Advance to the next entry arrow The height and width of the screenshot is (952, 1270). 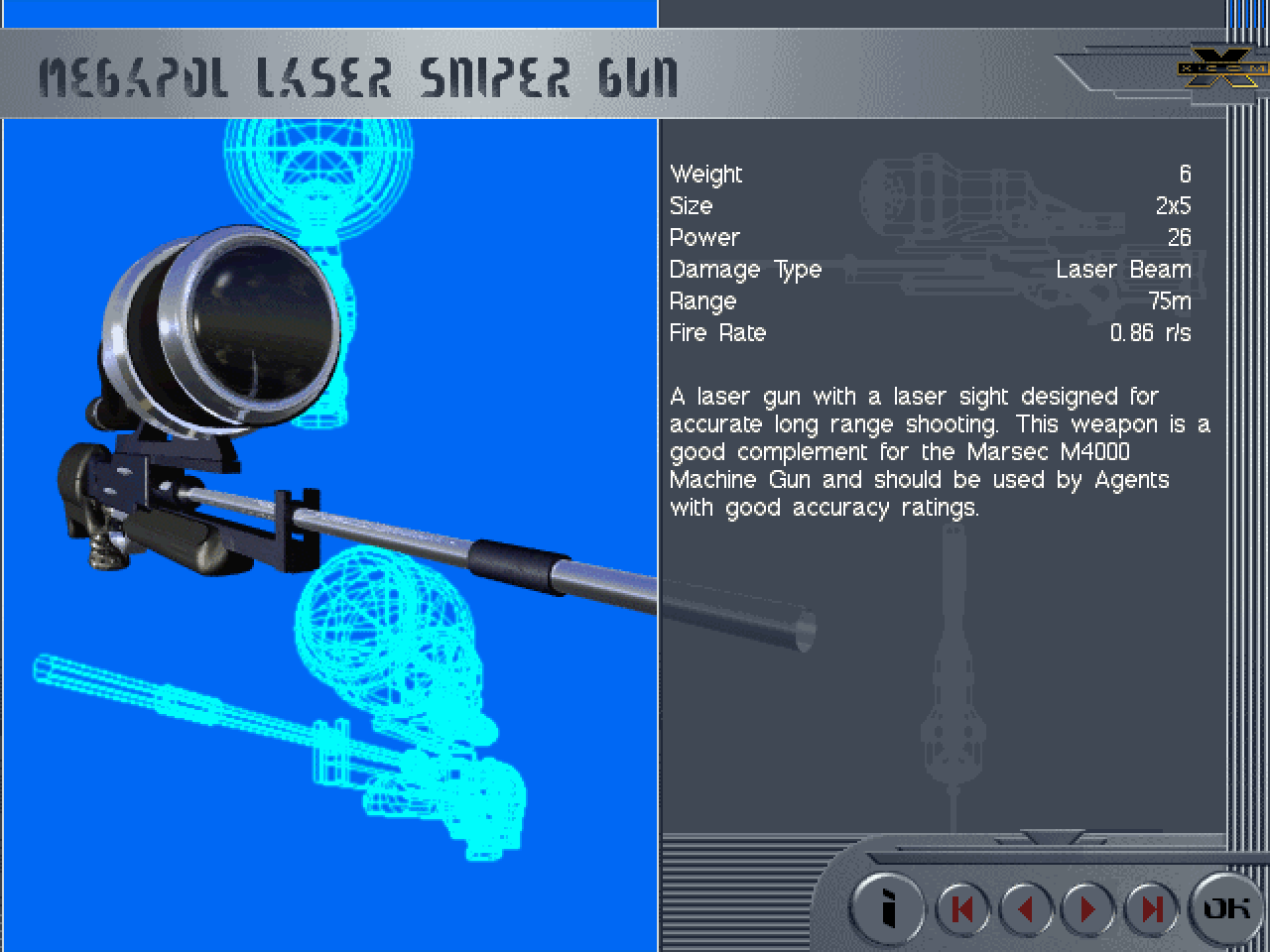click(1088, 908)
